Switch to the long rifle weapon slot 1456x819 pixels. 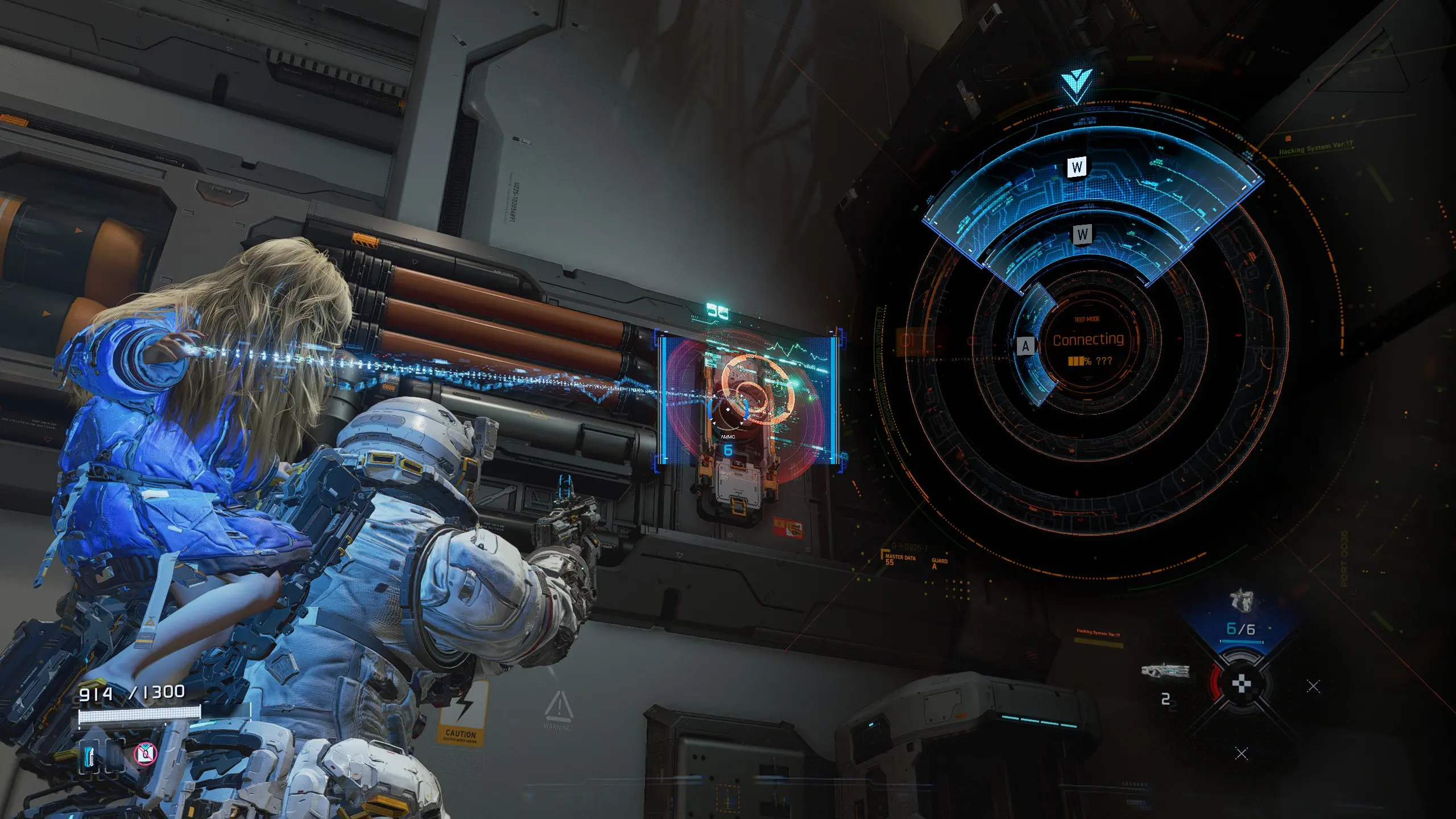click(x=1165, y=671)
